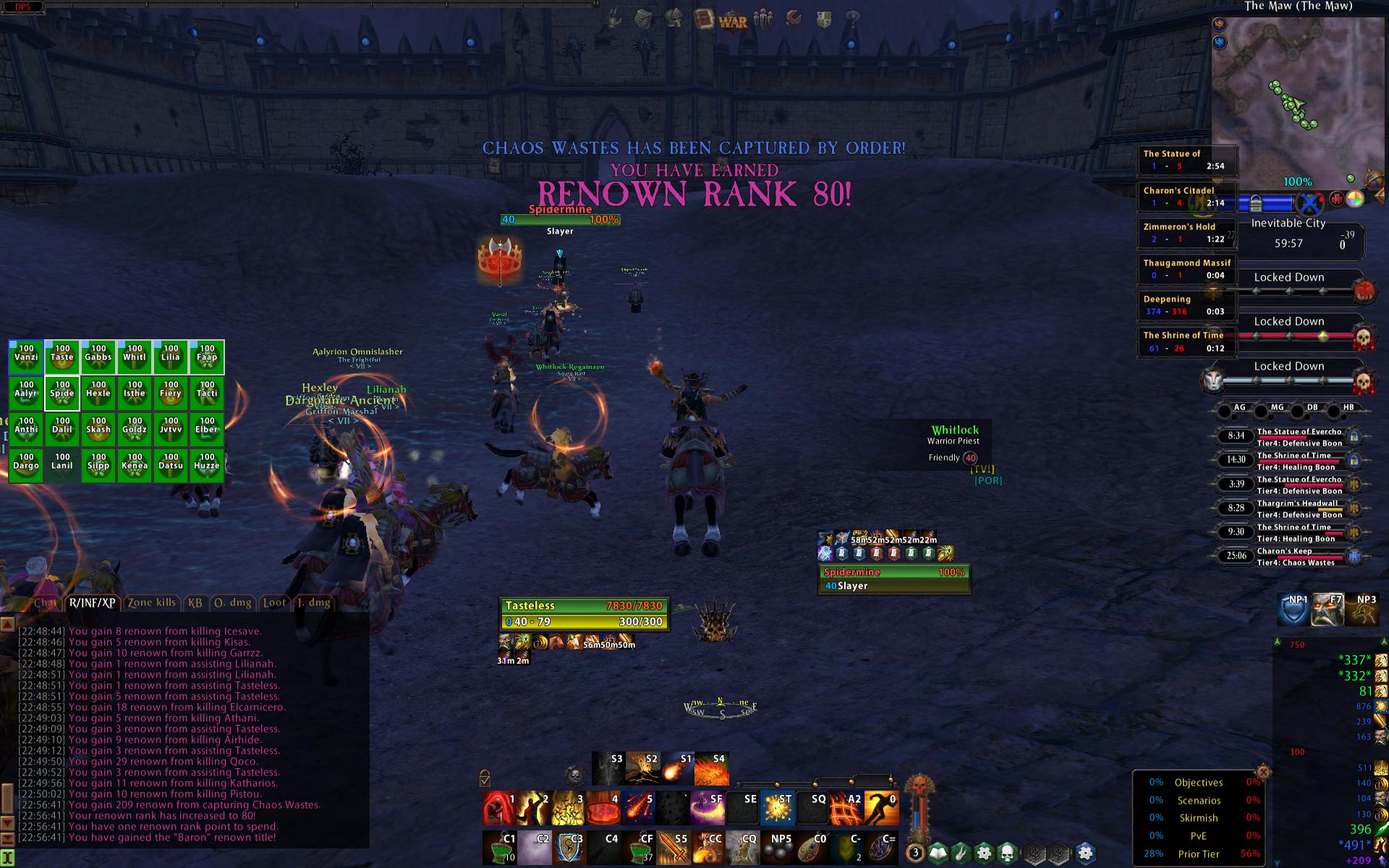Select the KB chat tab

195,603
